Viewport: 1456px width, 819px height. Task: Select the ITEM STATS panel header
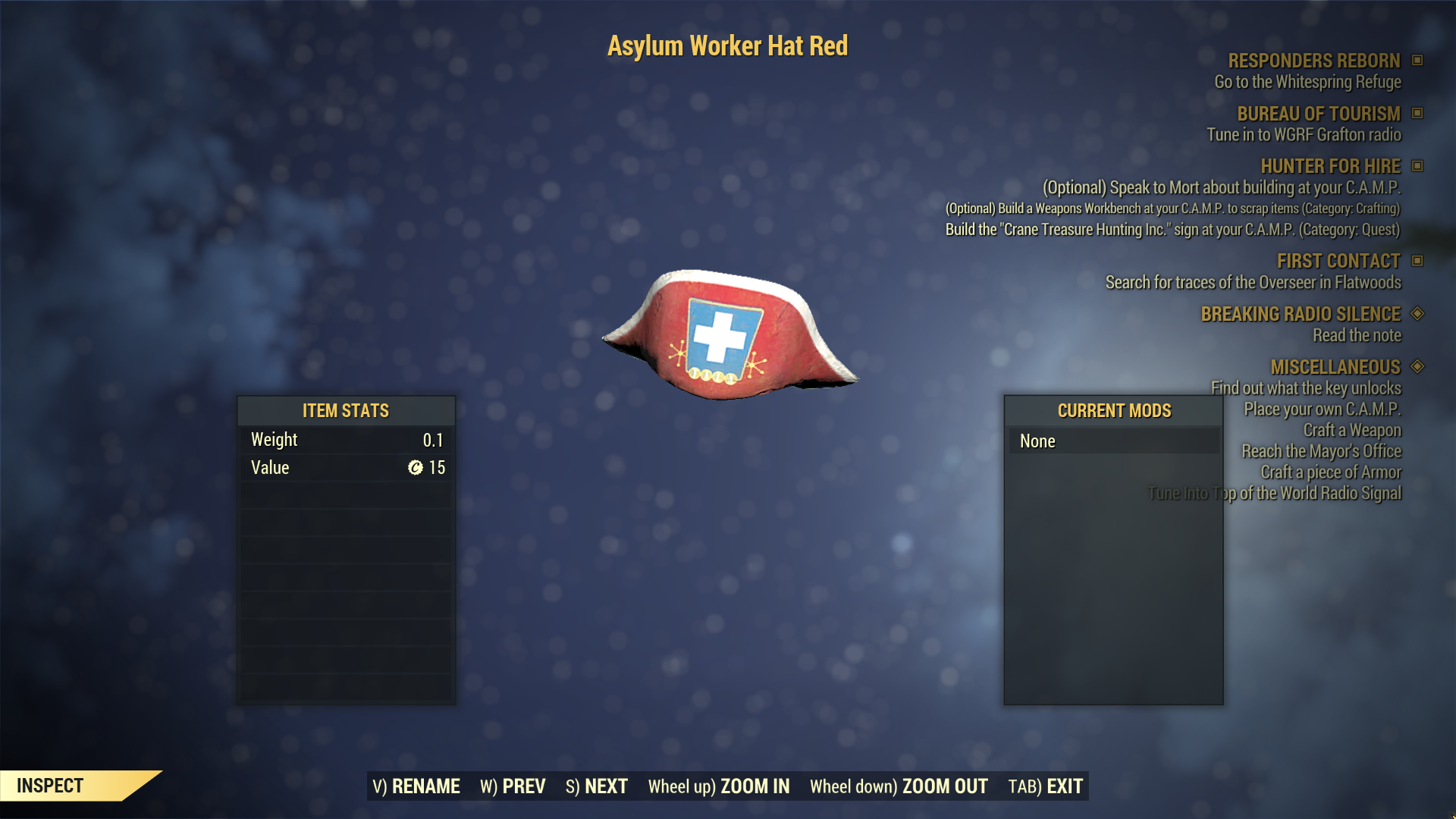point(345,410)
